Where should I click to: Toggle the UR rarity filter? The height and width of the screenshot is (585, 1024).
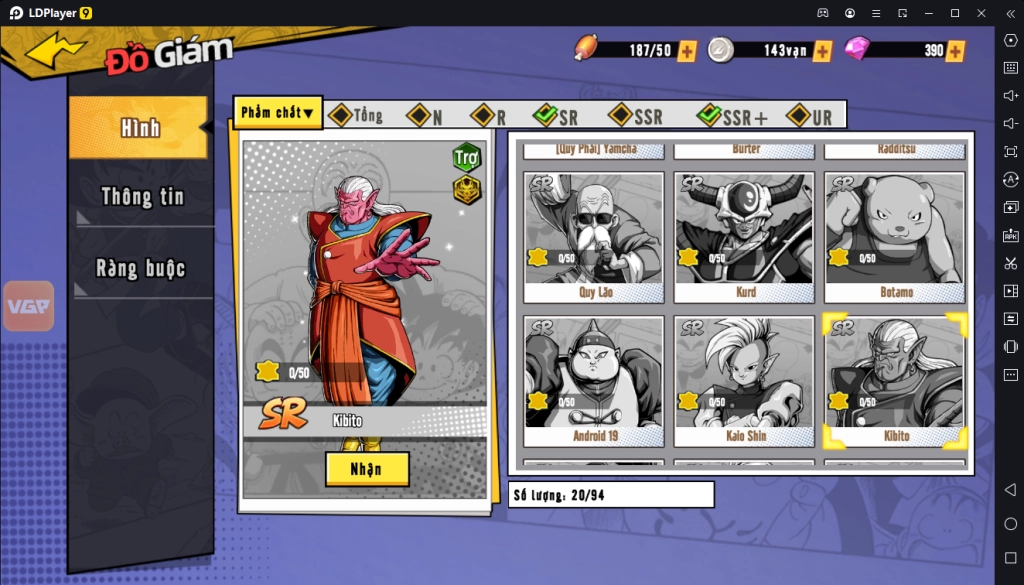(x=798, y=116)
